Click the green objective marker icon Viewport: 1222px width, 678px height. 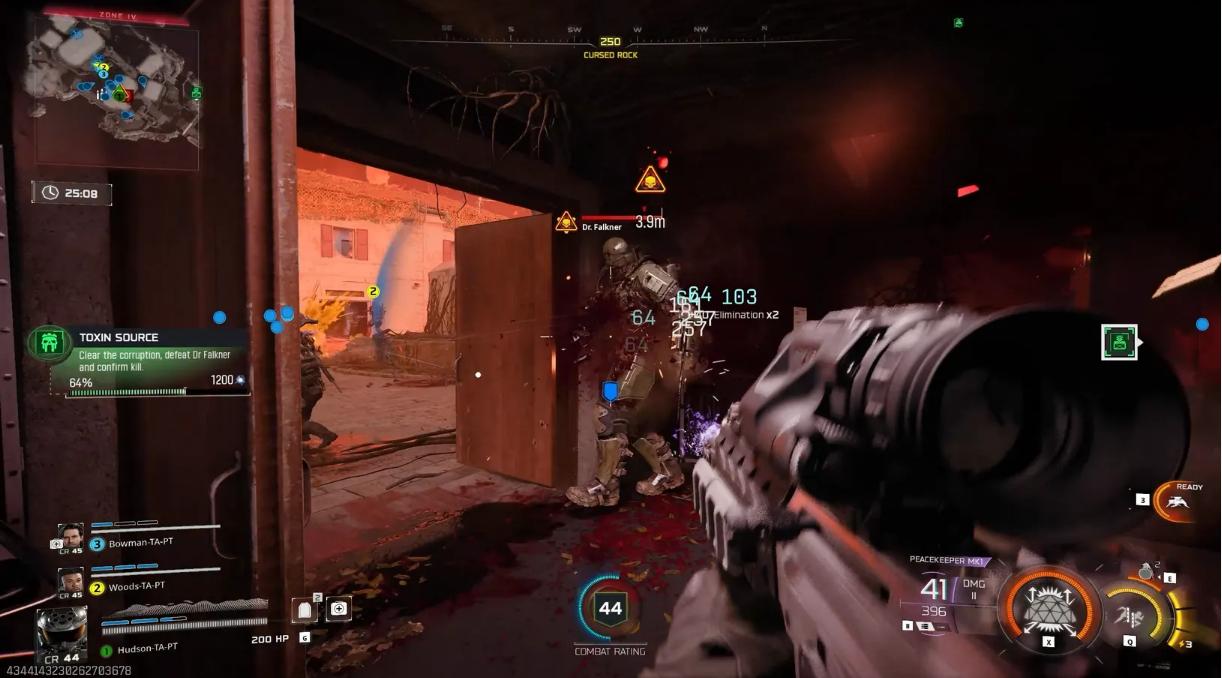[x=1119, y=342]
